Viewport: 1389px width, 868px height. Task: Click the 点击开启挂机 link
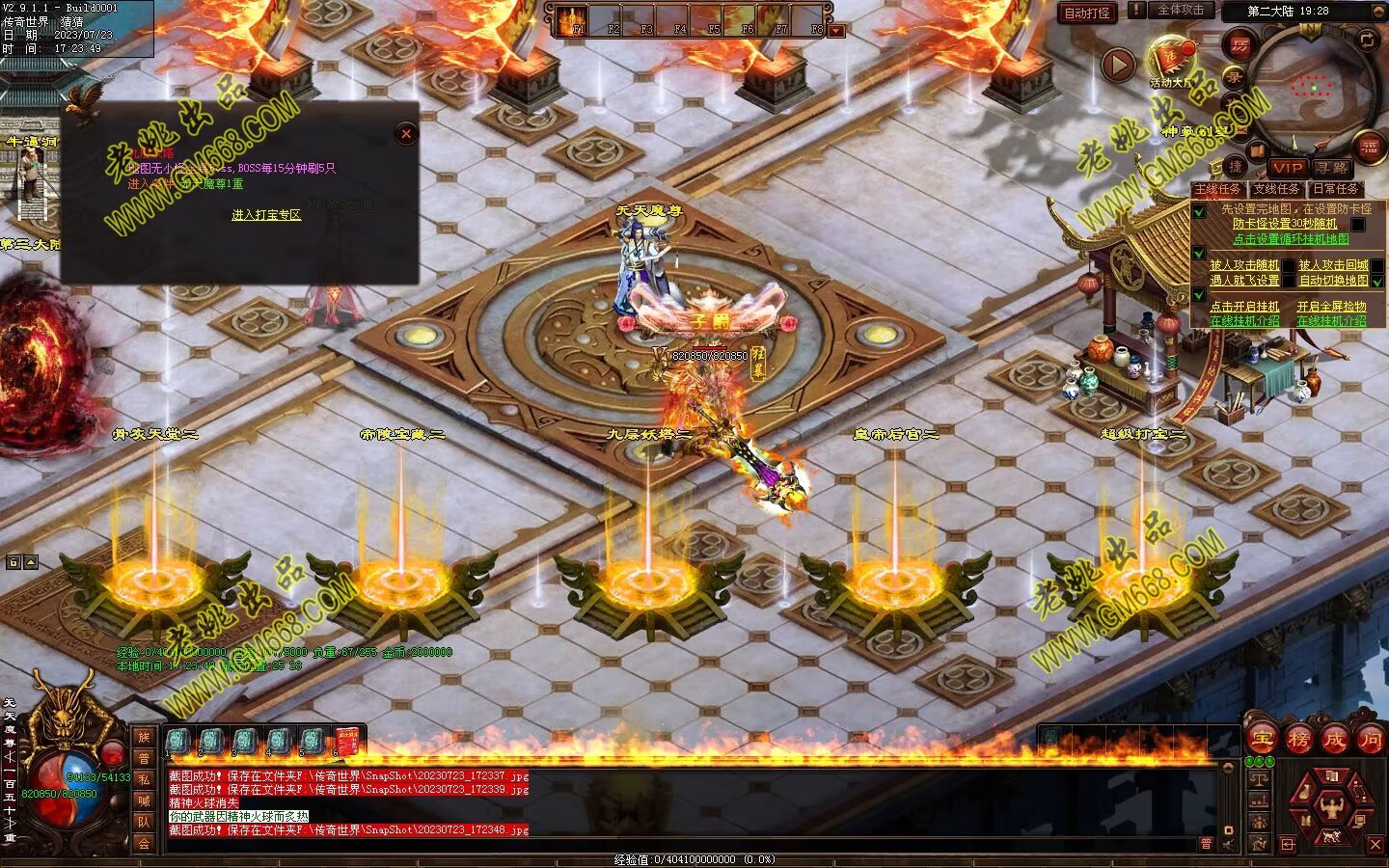1244,307
